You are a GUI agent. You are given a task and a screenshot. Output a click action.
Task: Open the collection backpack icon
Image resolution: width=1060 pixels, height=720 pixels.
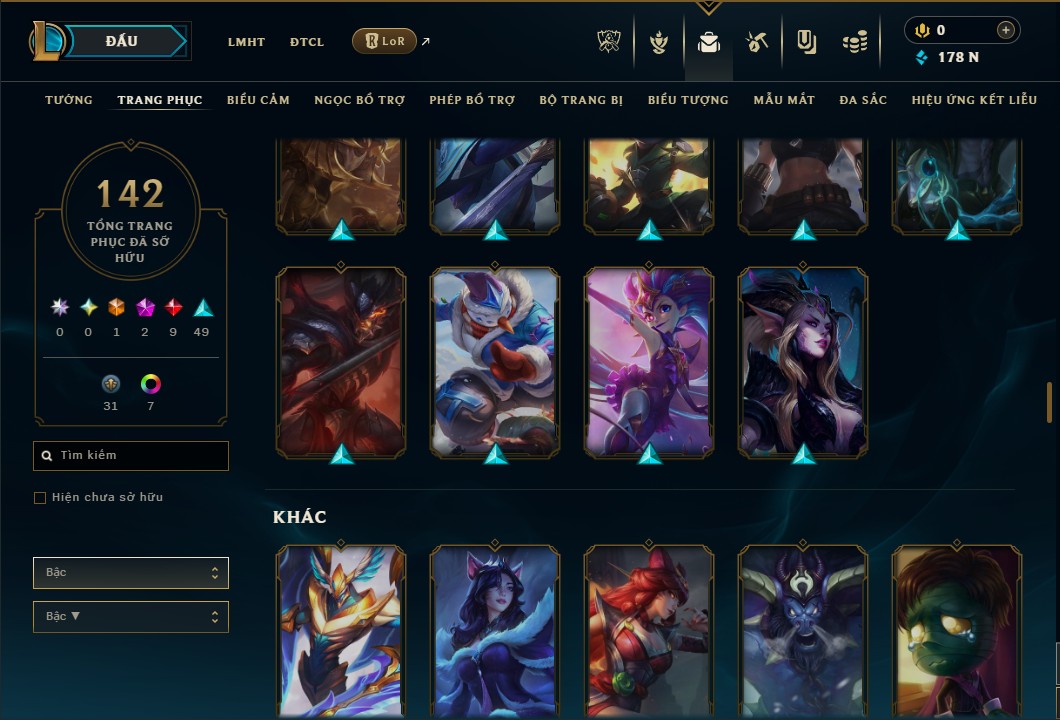(709, 42)
